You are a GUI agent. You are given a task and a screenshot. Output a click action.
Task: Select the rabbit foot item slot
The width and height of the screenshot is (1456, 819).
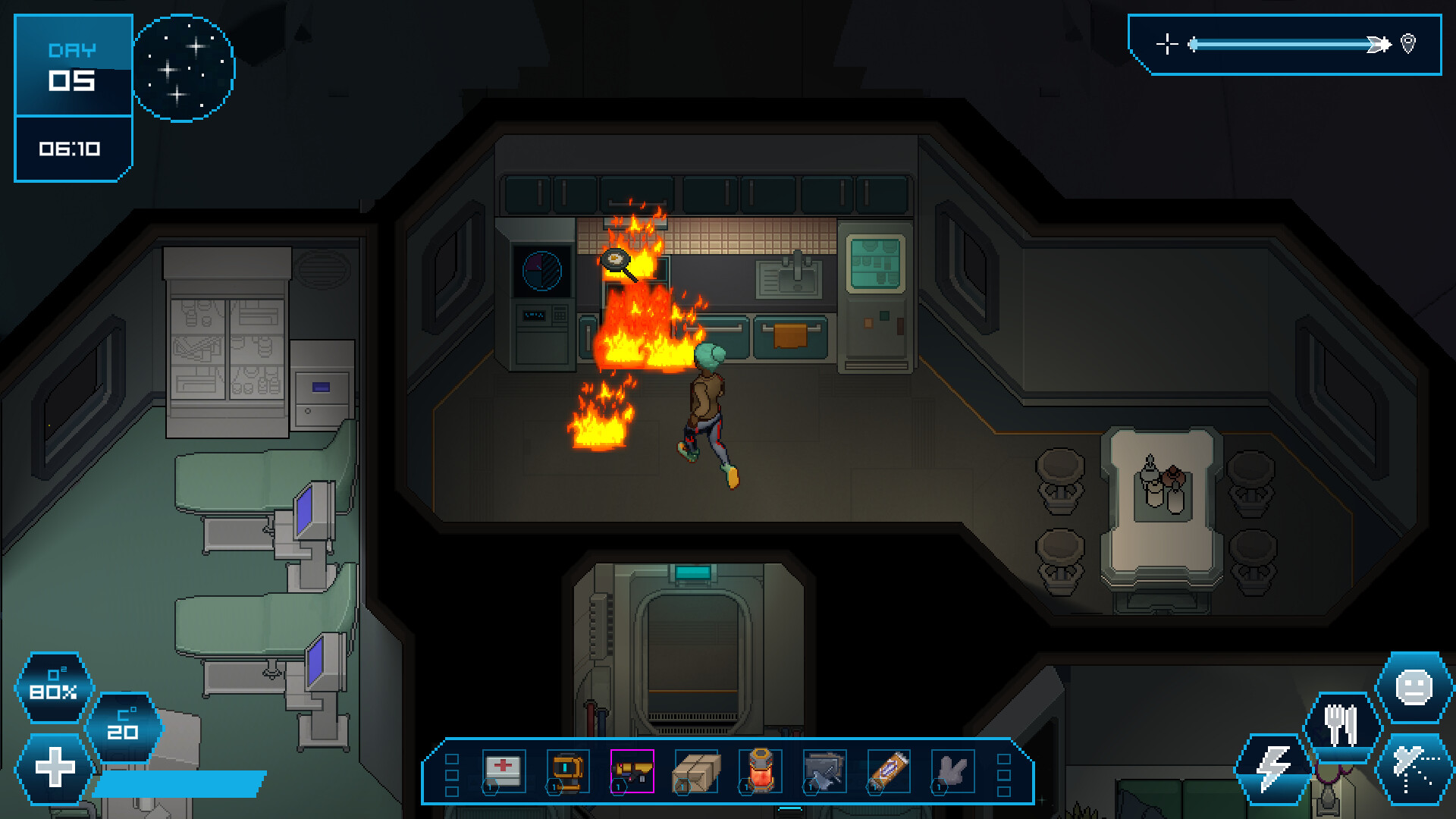coord(954,772)
